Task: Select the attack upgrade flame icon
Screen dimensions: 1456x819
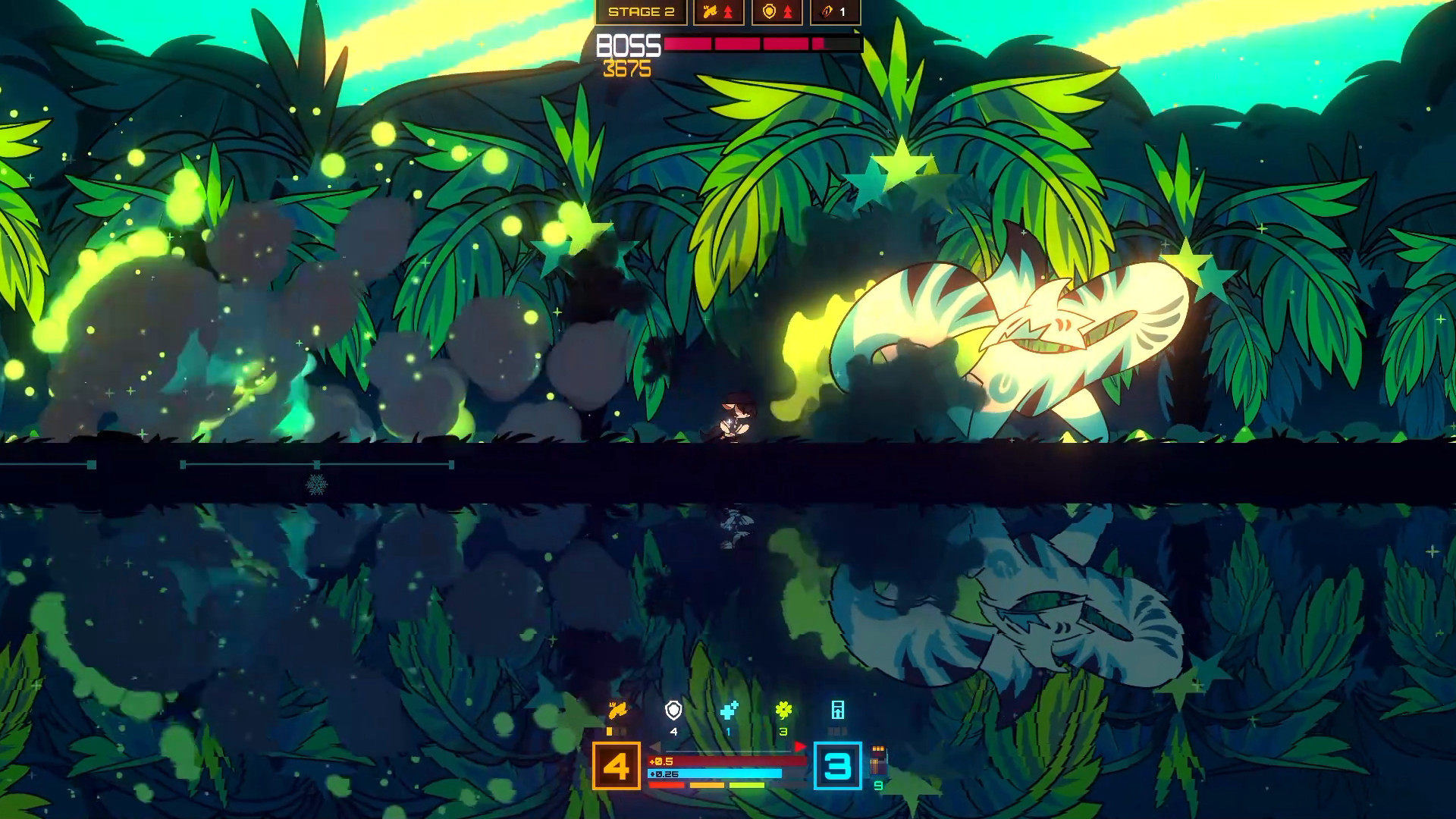Action: click(x=711, y=12)
